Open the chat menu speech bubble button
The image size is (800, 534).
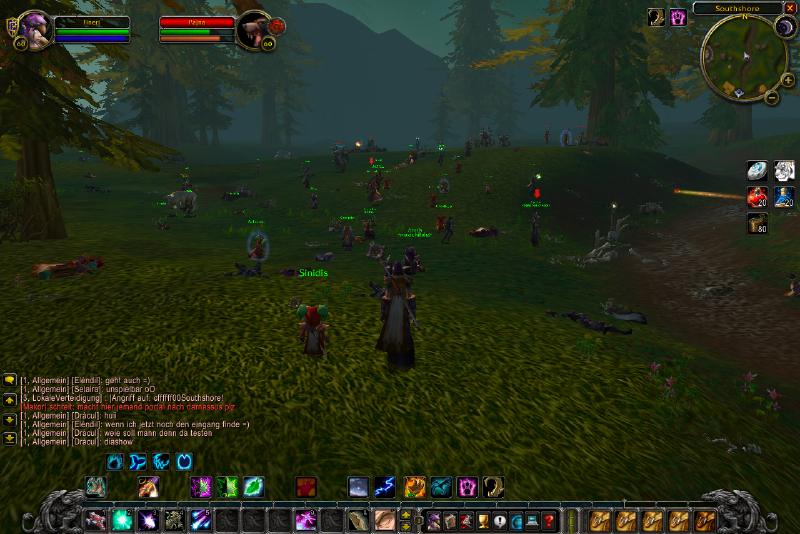(10, 380)
